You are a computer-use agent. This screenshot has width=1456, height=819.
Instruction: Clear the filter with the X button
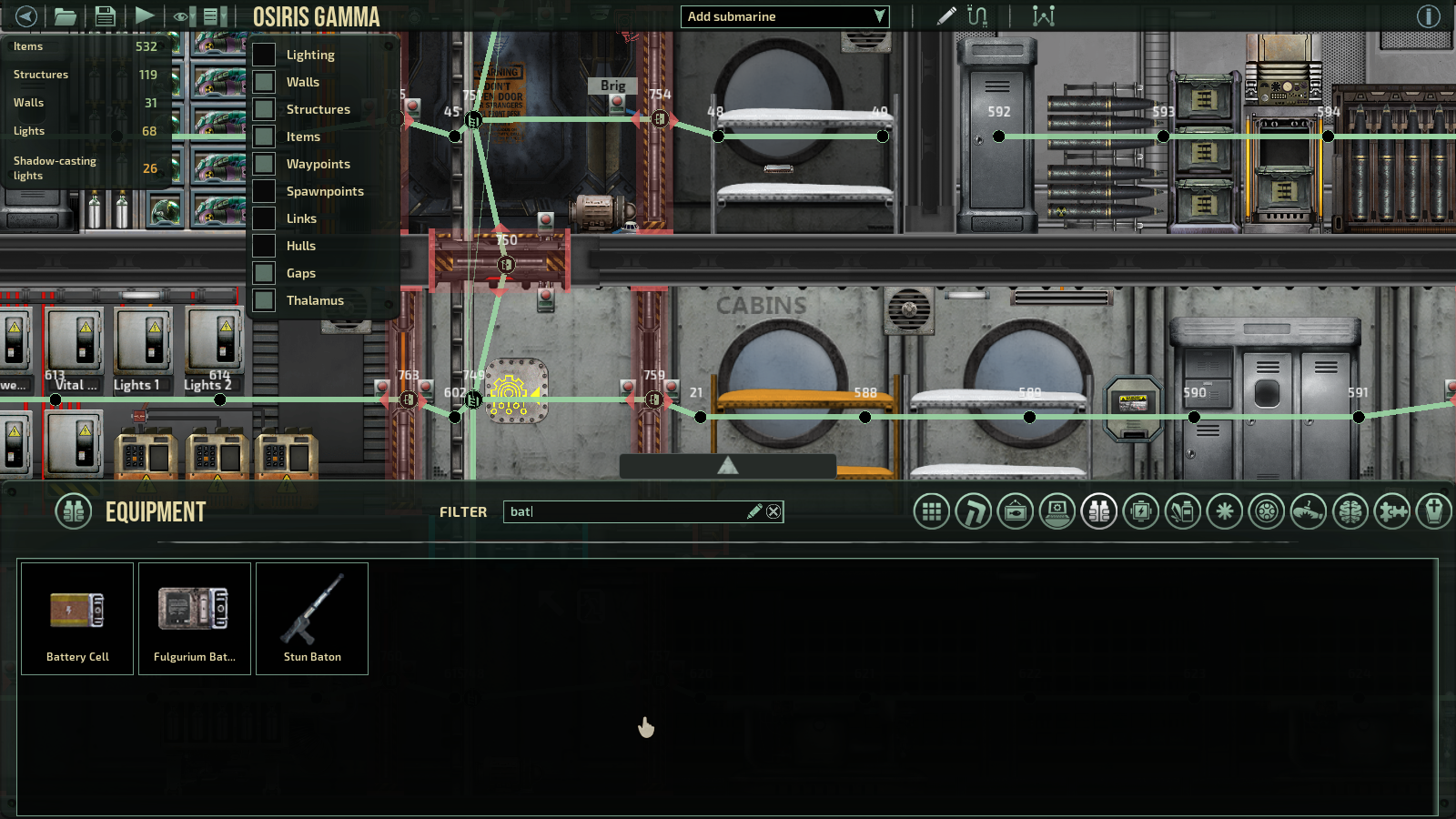point(773,511)
